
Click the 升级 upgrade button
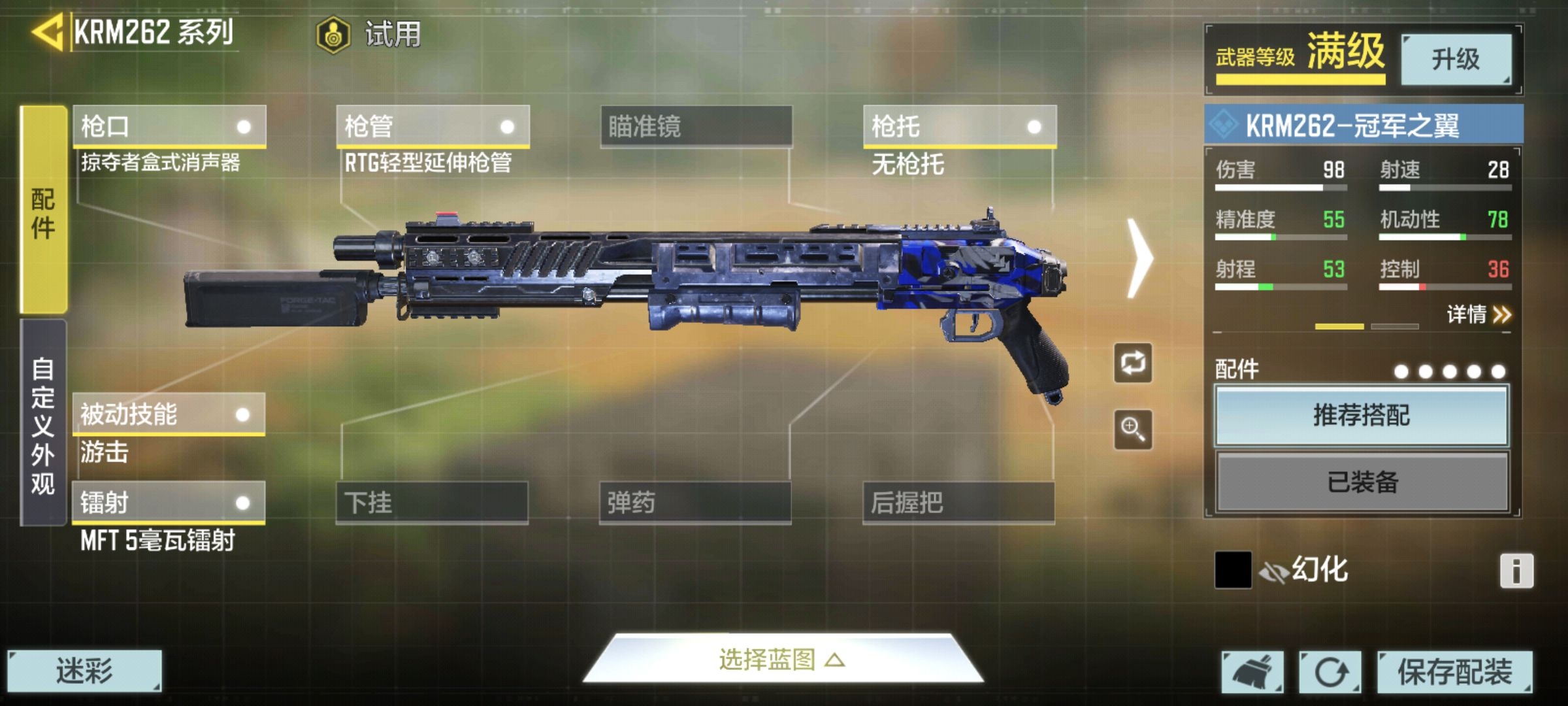[x=1456, y=59]
